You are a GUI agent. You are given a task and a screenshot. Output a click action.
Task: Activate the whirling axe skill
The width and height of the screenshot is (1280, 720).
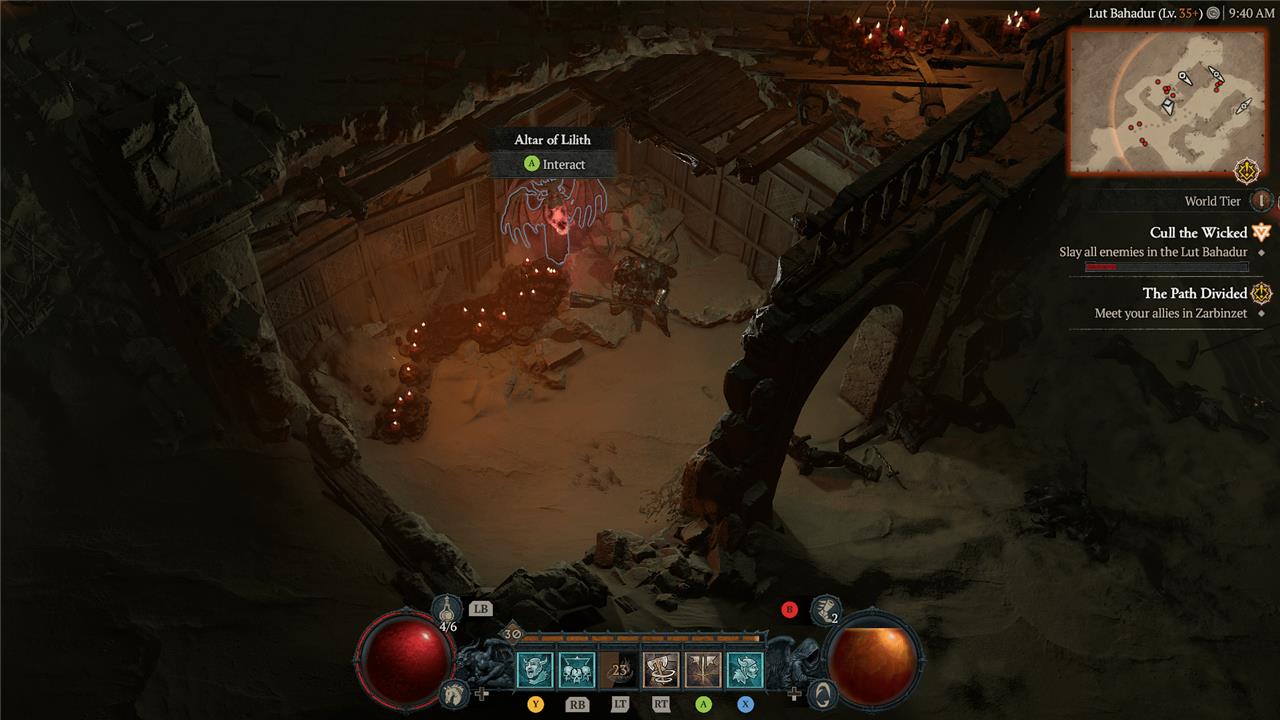tap(661, 670)
